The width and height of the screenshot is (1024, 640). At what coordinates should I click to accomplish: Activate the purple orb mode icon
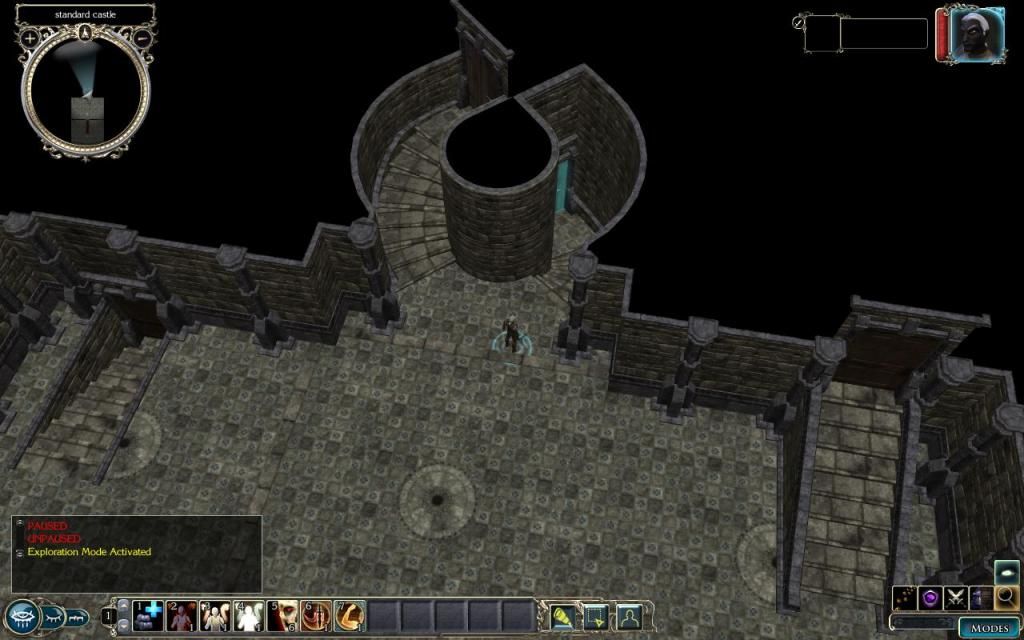click(930, 597)
